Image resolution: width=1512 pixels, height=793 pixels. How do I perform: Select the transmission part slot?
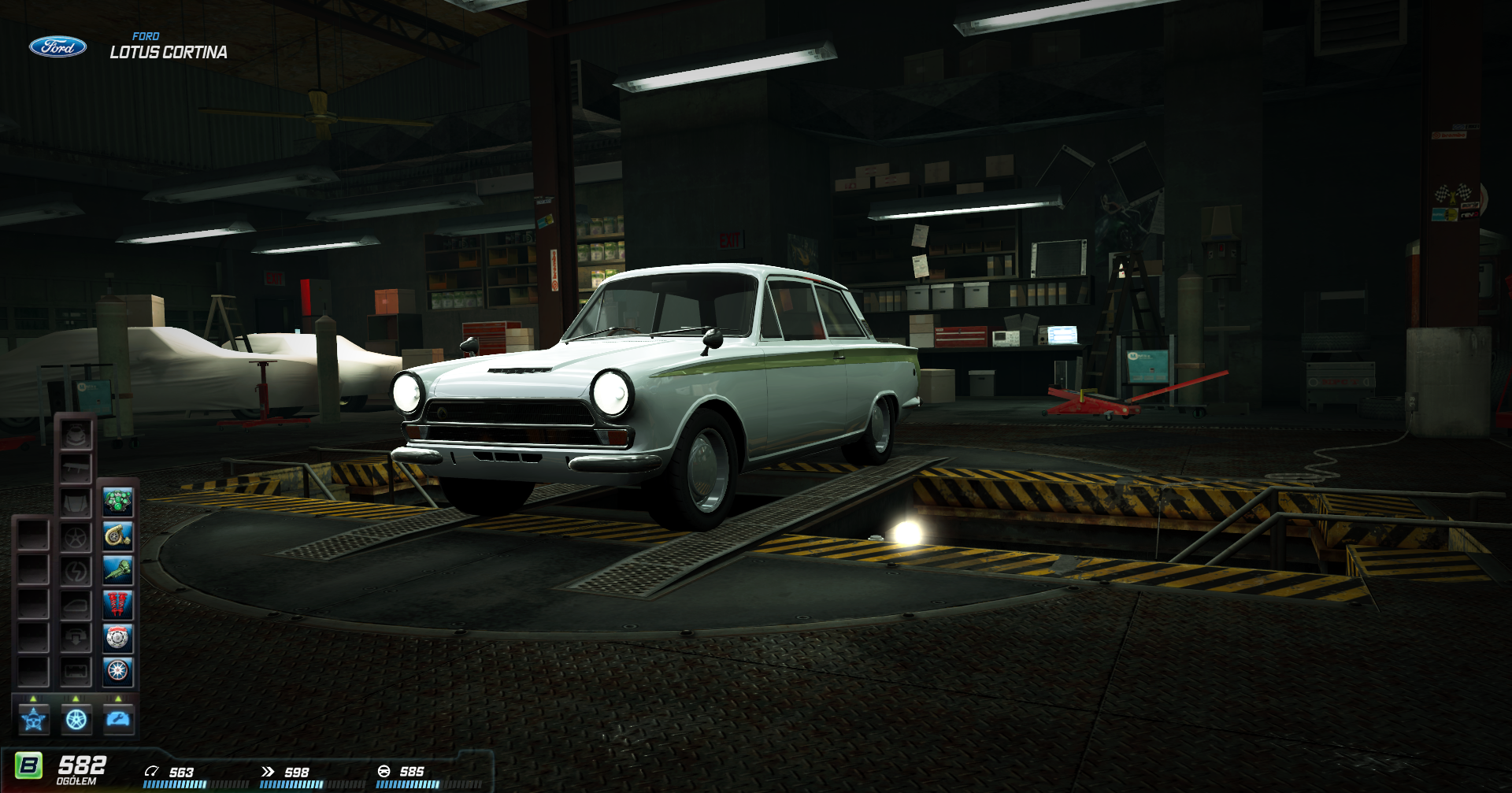(x=118, y=570)
